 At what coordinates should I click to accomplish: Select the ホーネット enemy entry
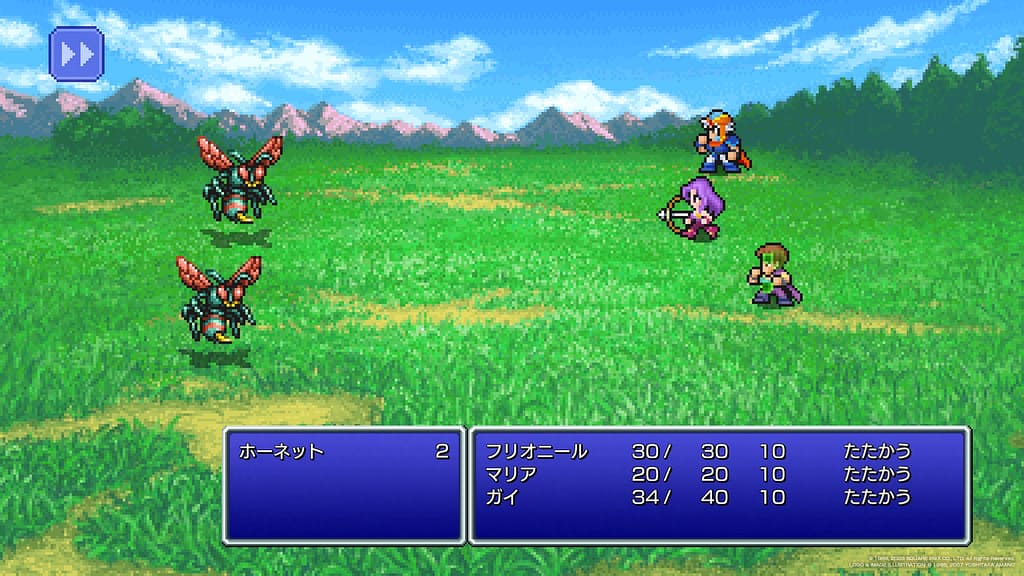click(281, 452)
